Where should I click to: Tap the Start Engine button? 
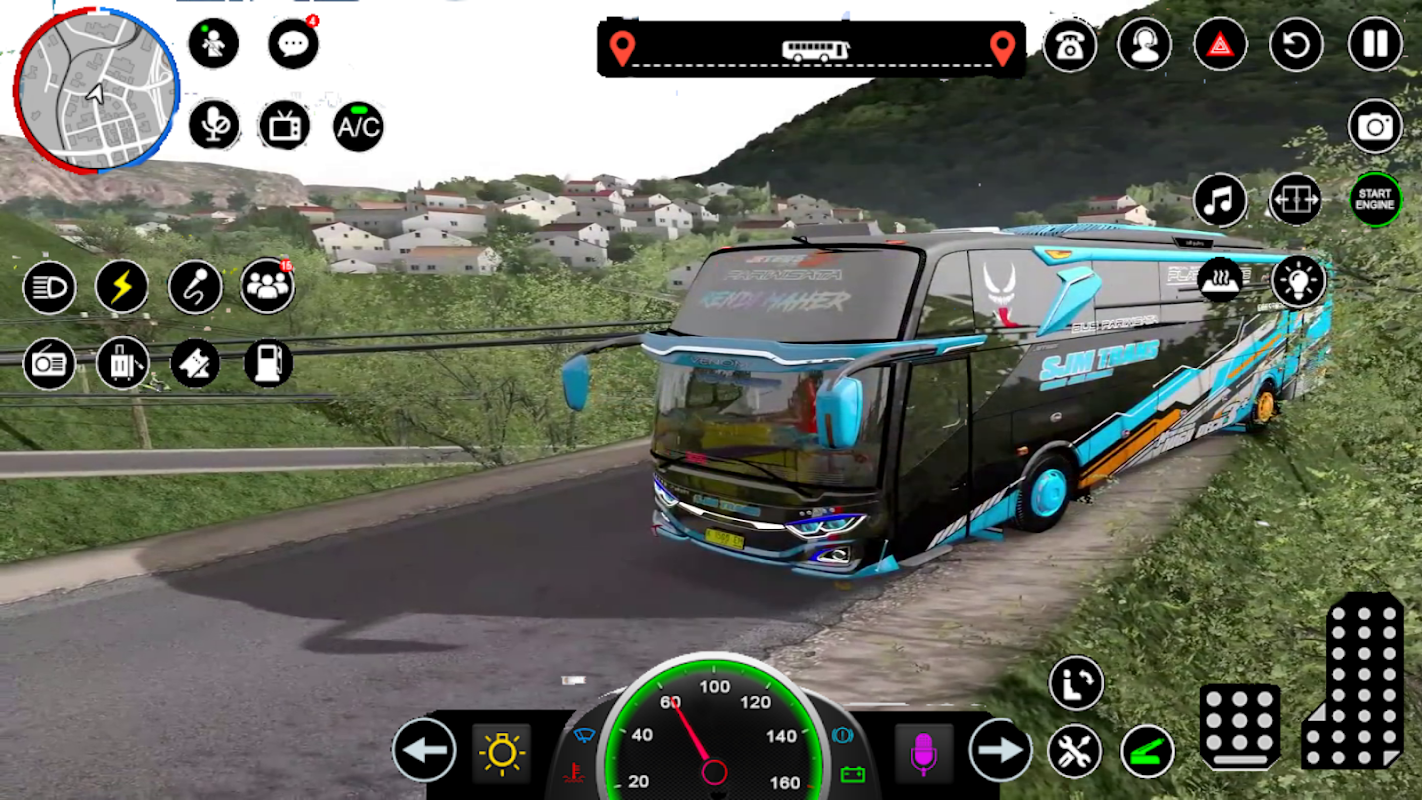[x=1375, y=200]
